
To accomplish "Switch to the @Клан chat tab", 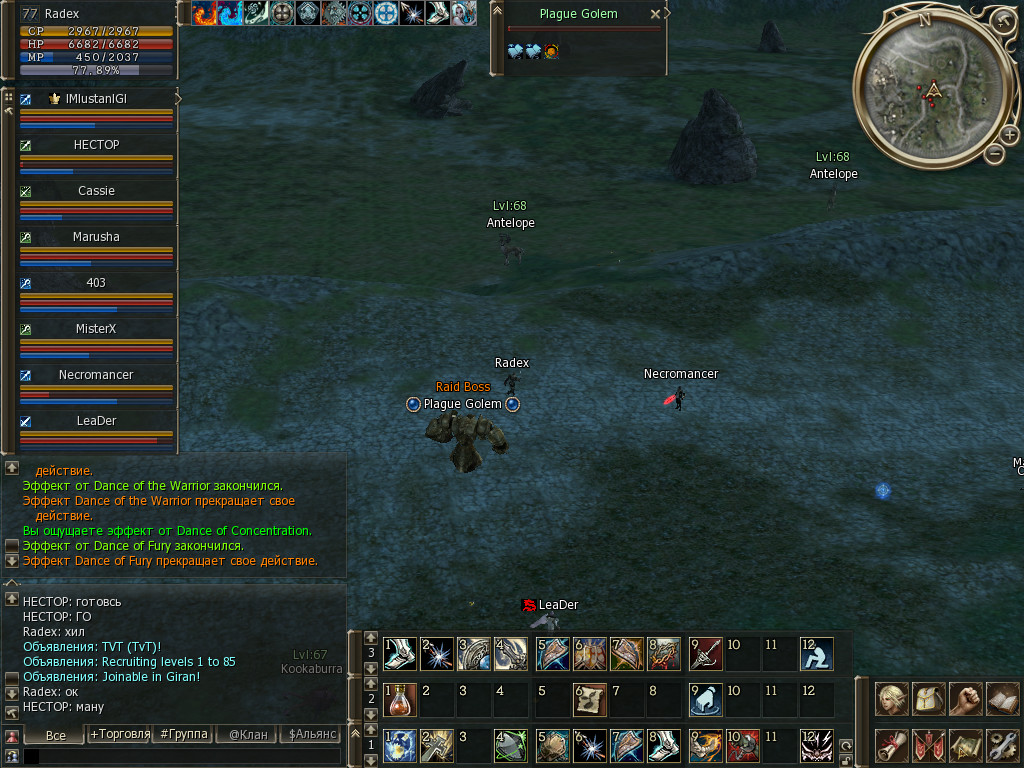I will [x=248, y=735].
